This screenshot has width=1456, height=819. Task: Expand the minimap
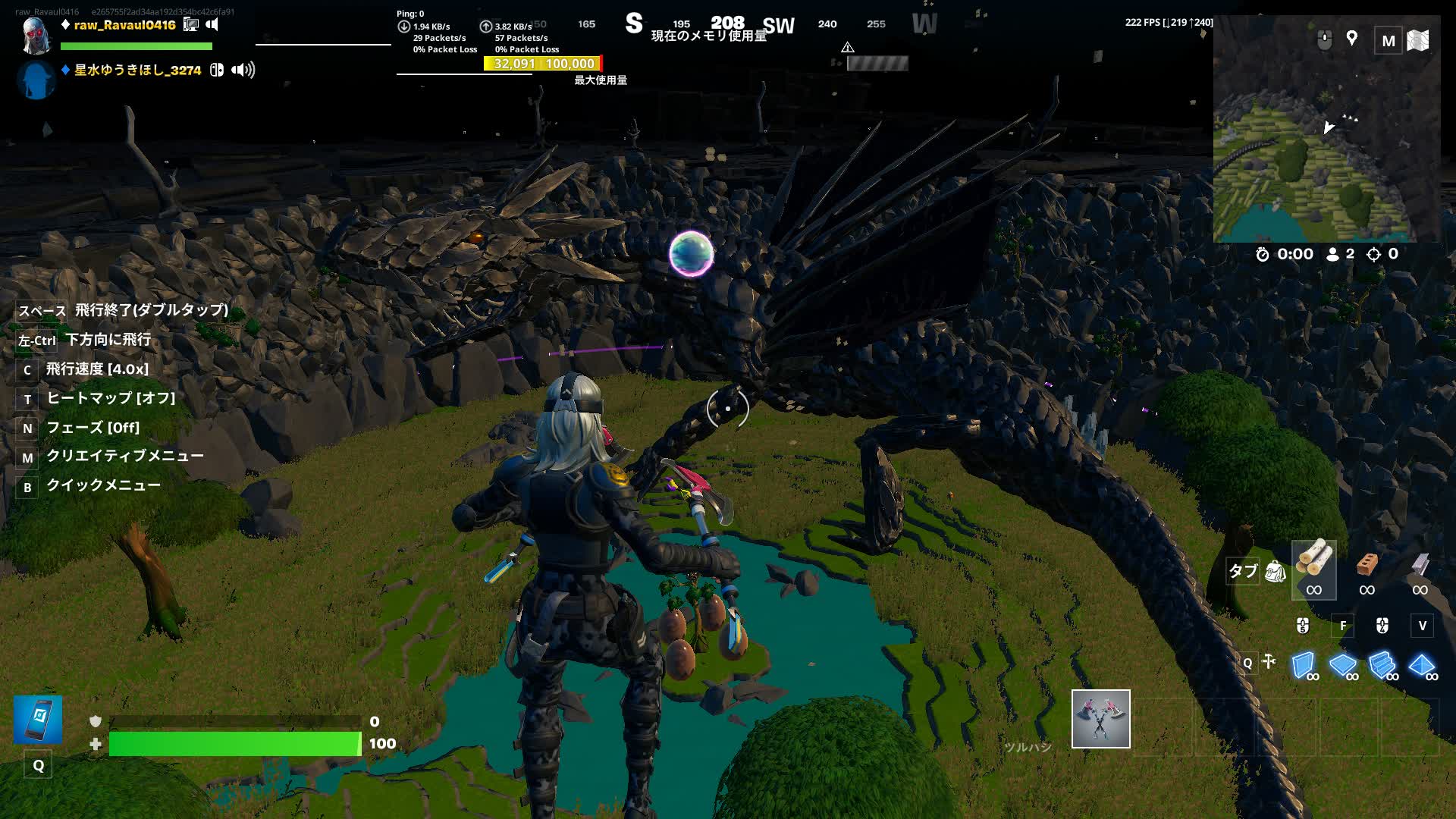1388,41
